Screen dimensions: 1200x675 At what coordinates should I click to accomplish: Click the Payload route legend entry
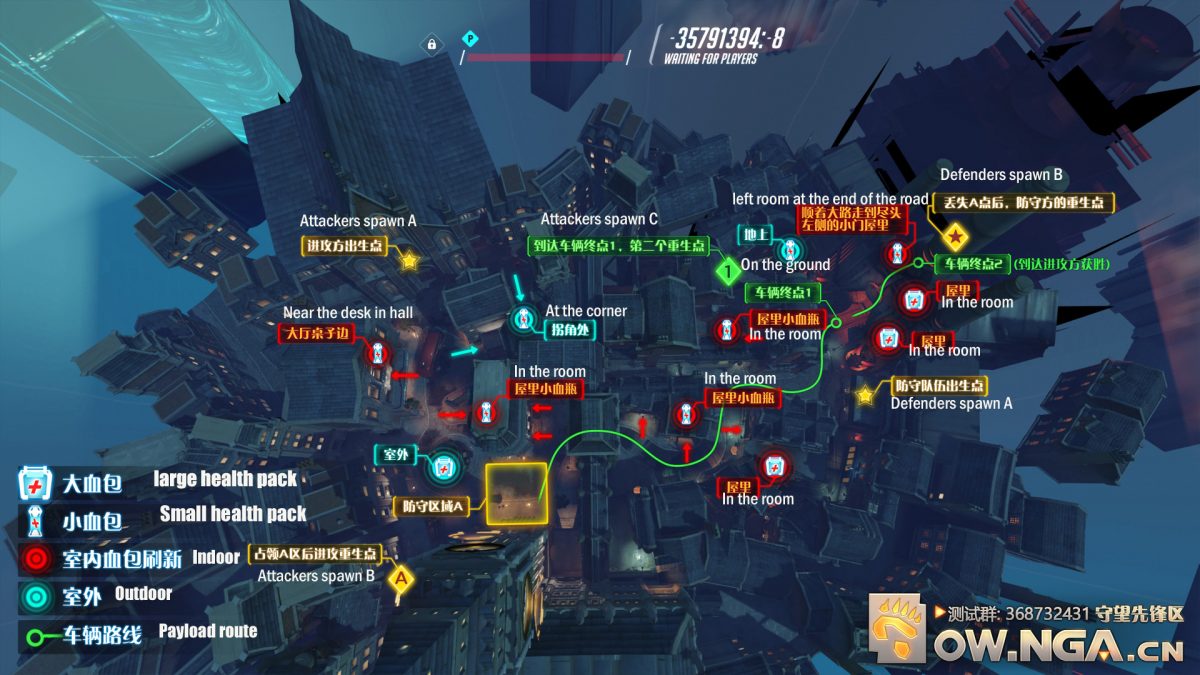[x=36, y=635]
